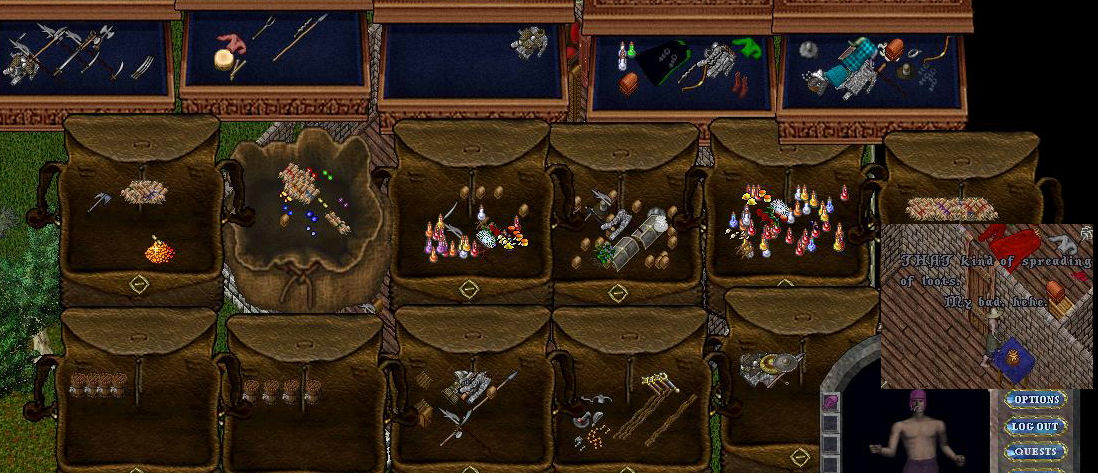The height and width of the screenshot is (473, 1098).
Task: Select the small axe in the backpack
Action: tap(100, 201)
